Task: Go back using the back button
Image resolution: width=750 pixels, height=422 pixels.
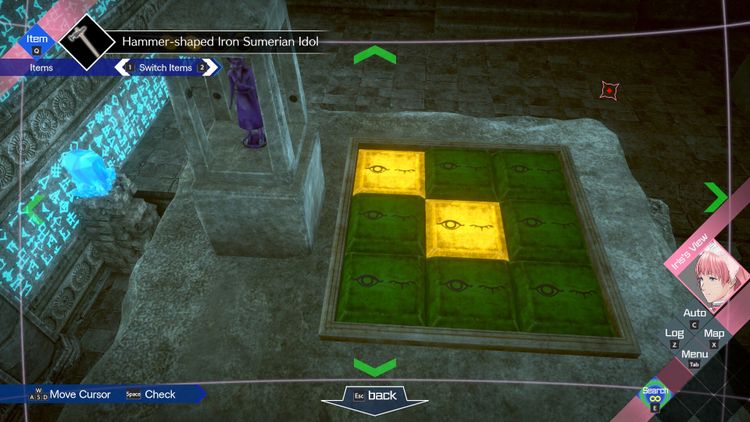Action: pyautogui.click(x=375, y=396)
